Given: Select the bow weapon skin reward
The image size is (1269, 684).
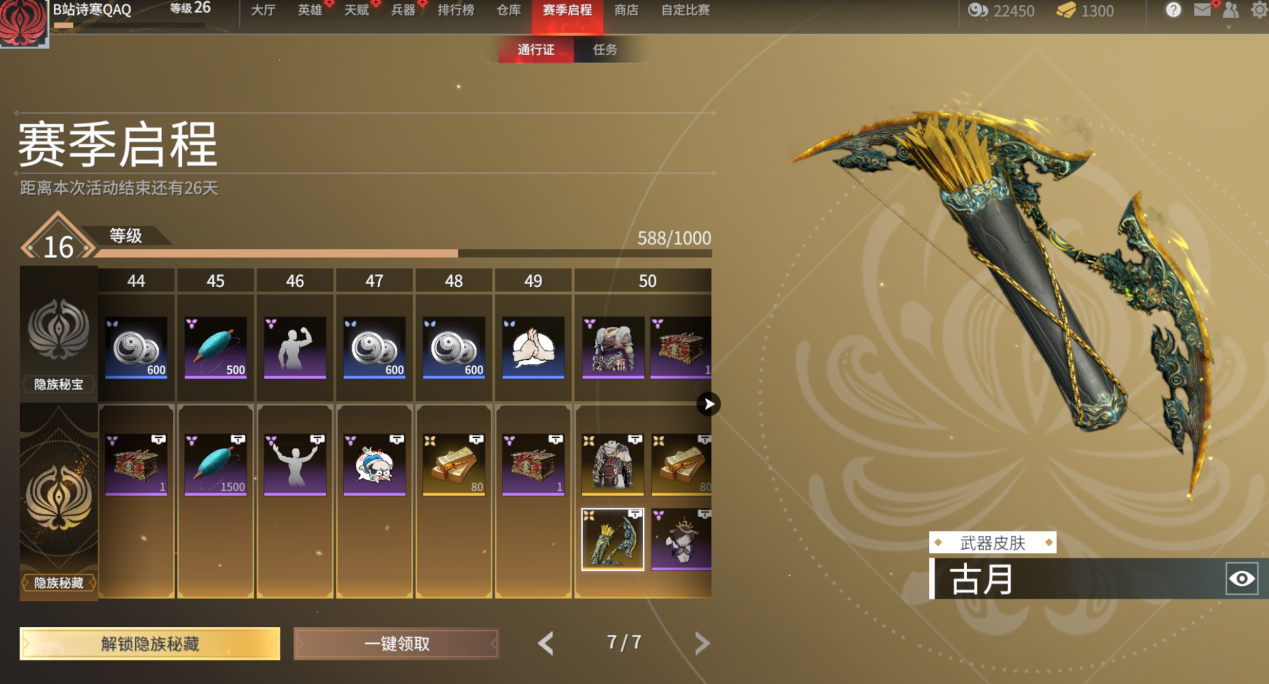Looking at the screenshot, I should click(612, 539).
